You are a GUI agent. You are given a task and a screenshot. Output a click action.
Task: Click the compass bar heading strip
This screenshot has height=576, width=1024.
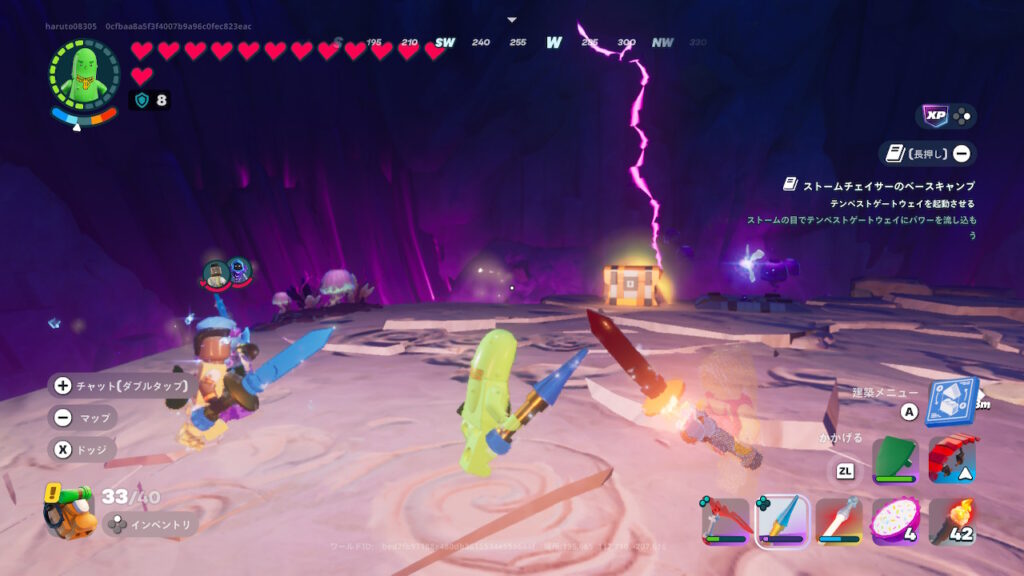point(512,43)
